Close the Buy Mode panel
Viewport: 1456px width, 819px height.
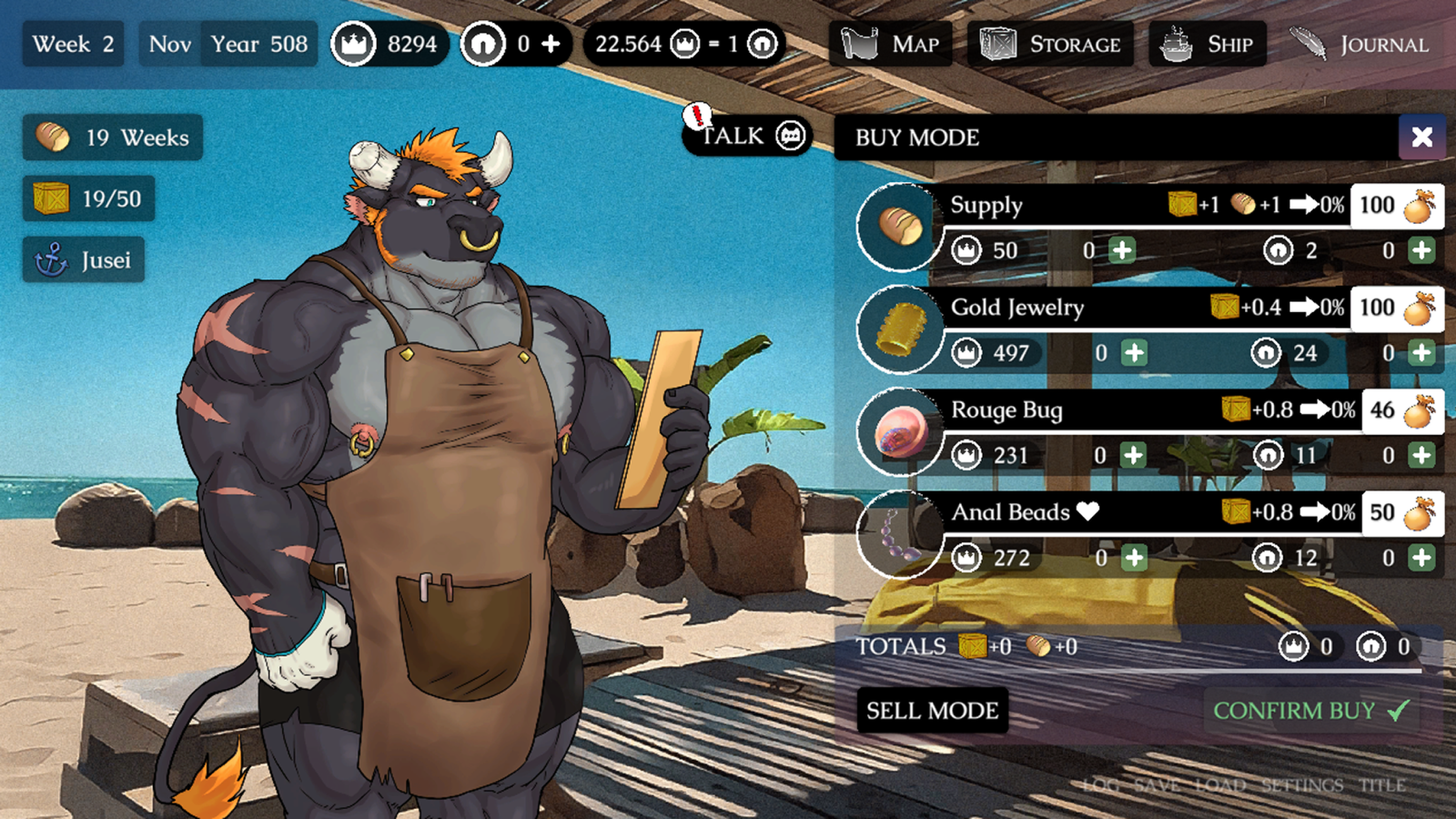click(x=1421, y=137)
